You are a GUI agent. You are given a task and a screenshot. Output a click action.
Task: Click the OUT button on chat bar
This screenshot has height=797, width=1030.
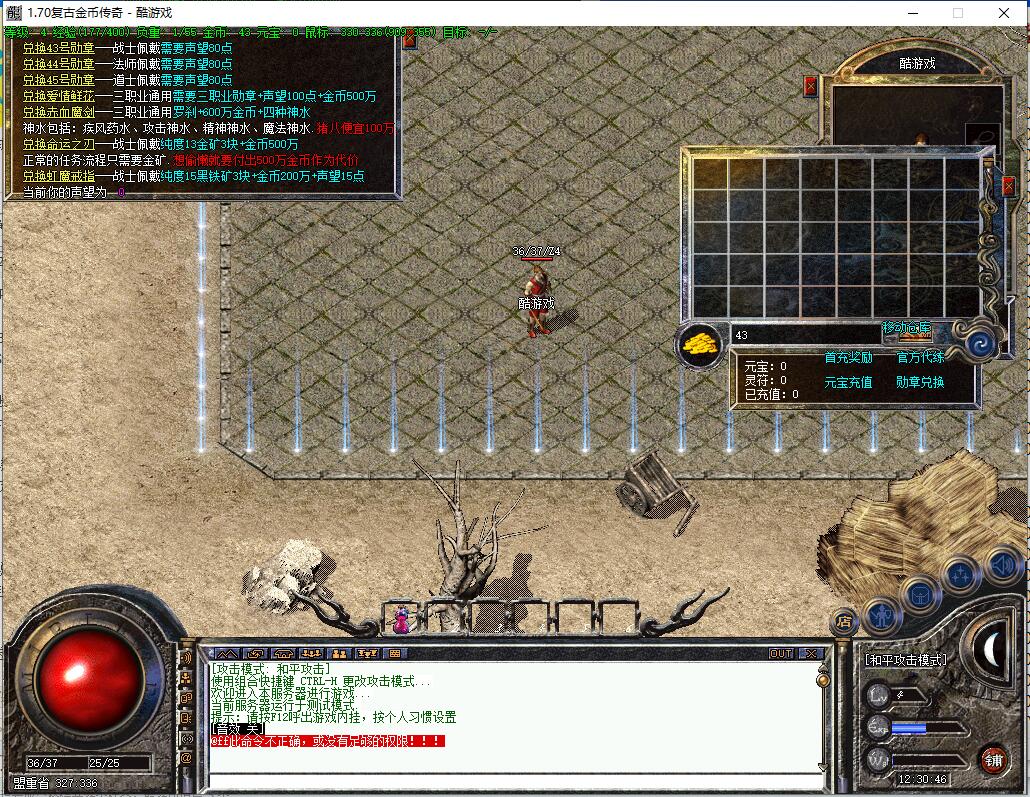pos(781,654)
